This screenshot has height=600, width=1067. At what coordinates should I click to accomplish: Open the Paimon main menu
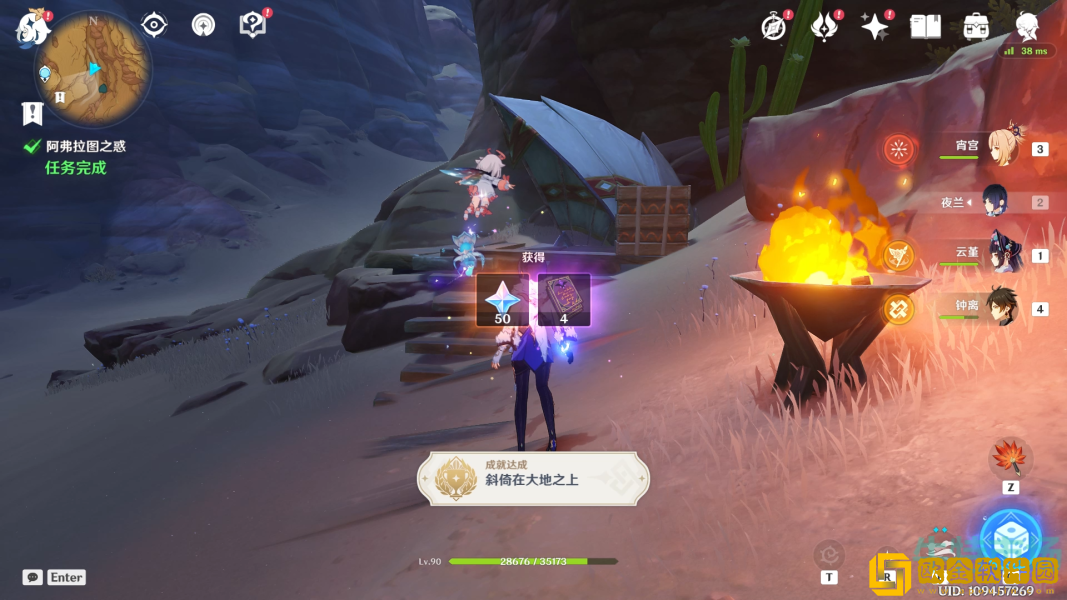pyautogui.click(x=33, y=27)
